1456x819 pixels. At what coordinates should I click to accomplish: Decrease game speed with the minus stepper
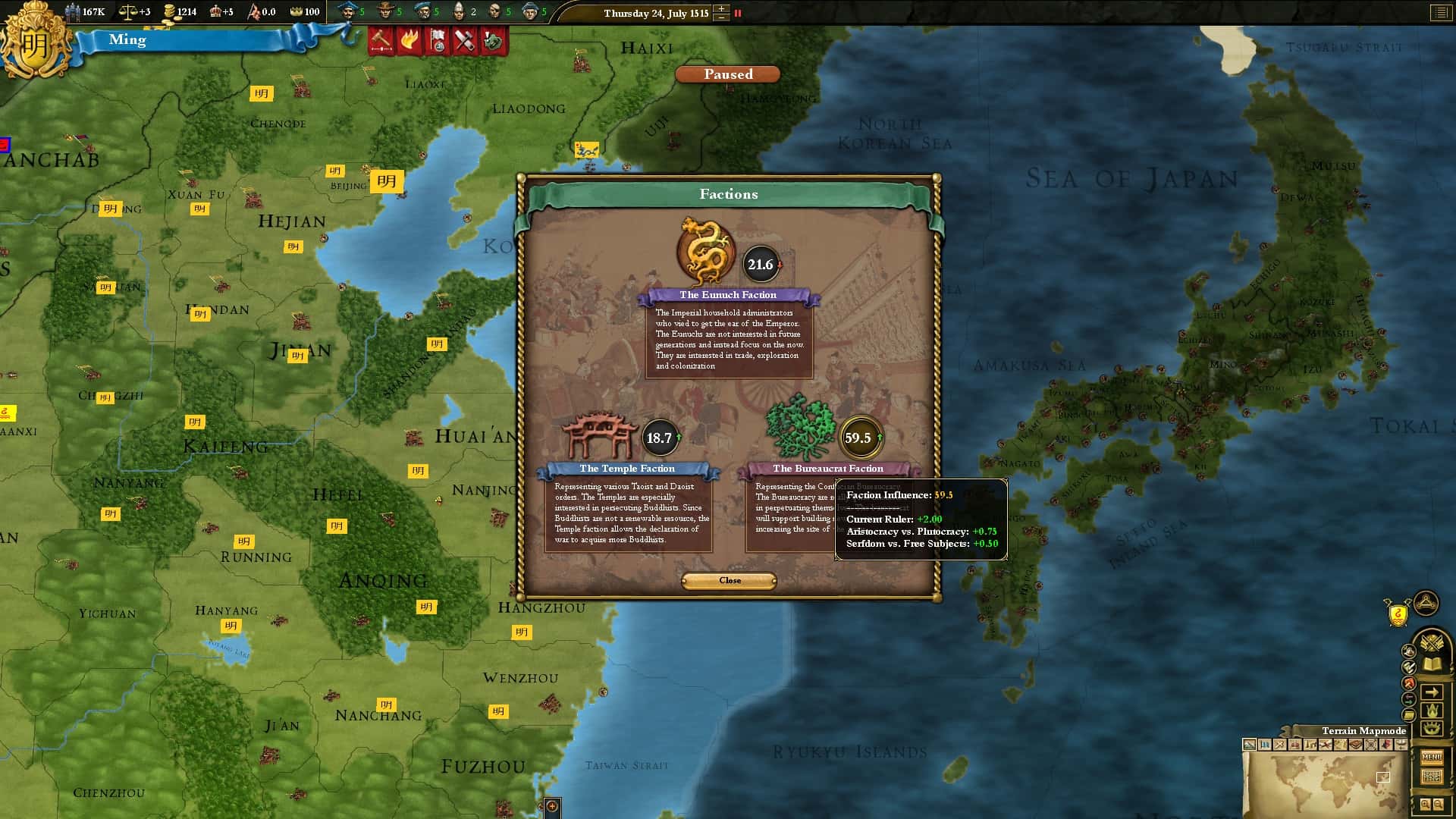(x=721, y=17)
